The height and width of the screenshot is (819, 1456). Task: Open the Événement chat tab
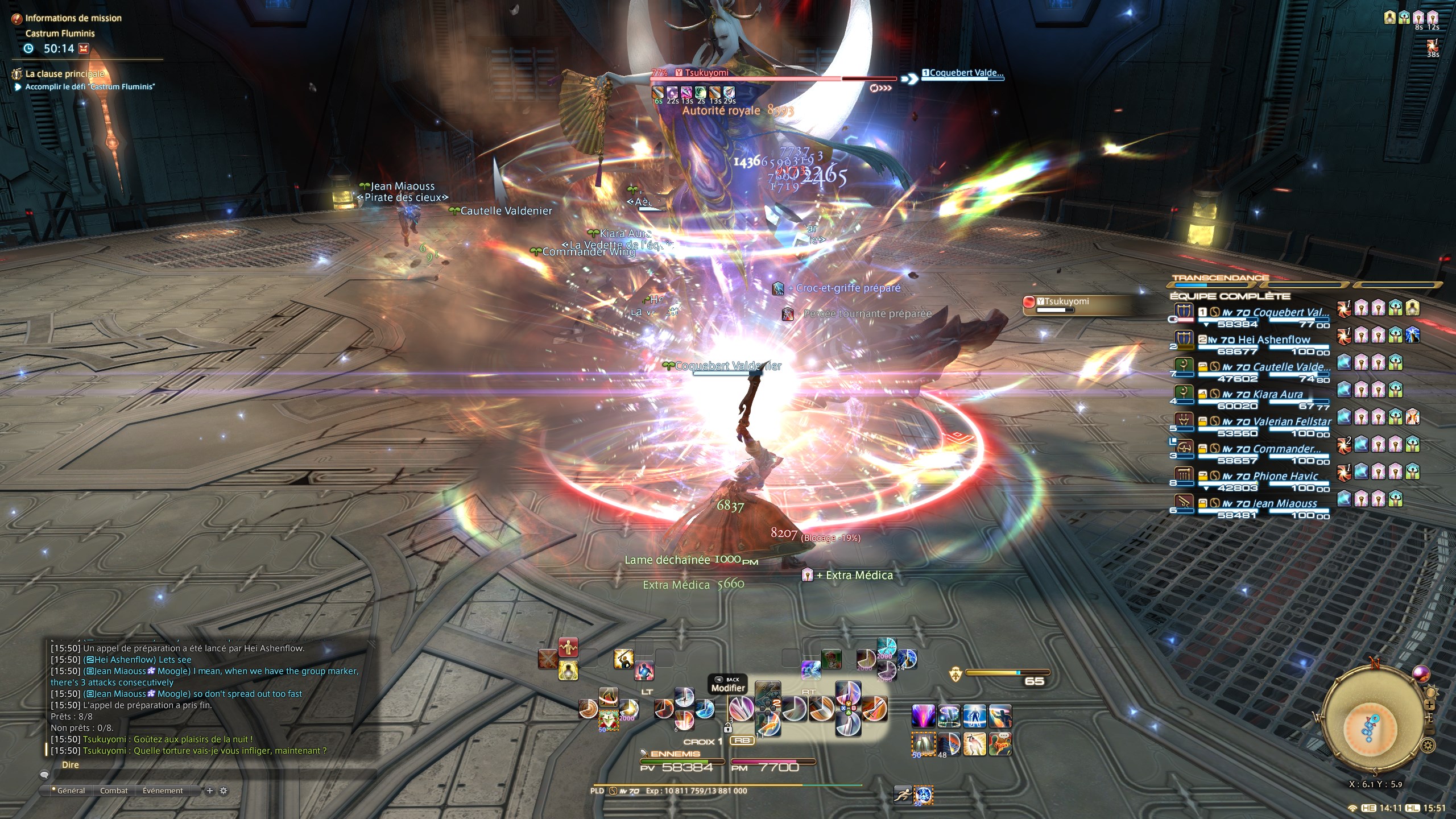click(x=163, y=791)
